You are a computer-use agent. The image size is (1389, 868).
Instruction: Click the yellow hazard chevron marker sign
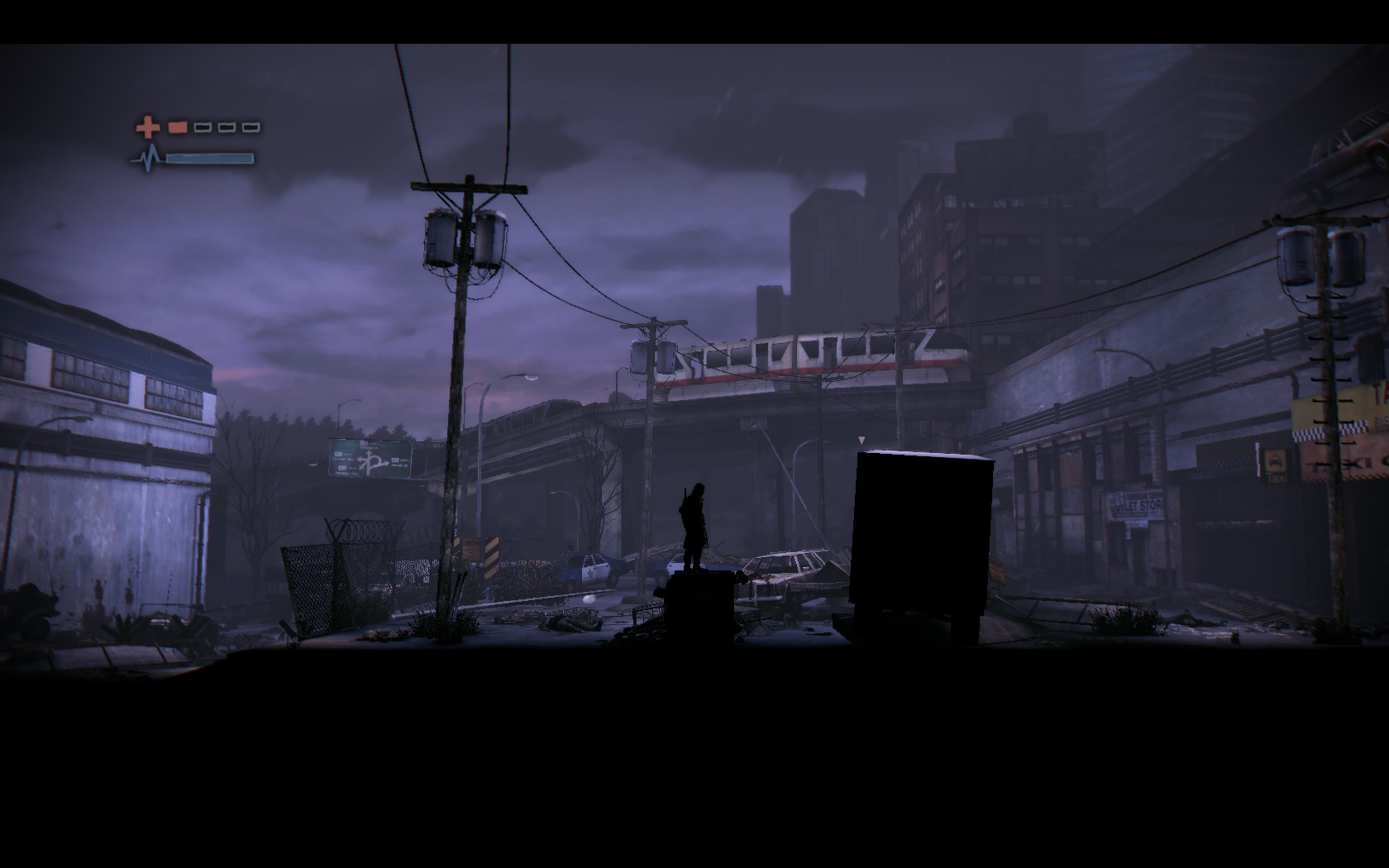(489, 556)
